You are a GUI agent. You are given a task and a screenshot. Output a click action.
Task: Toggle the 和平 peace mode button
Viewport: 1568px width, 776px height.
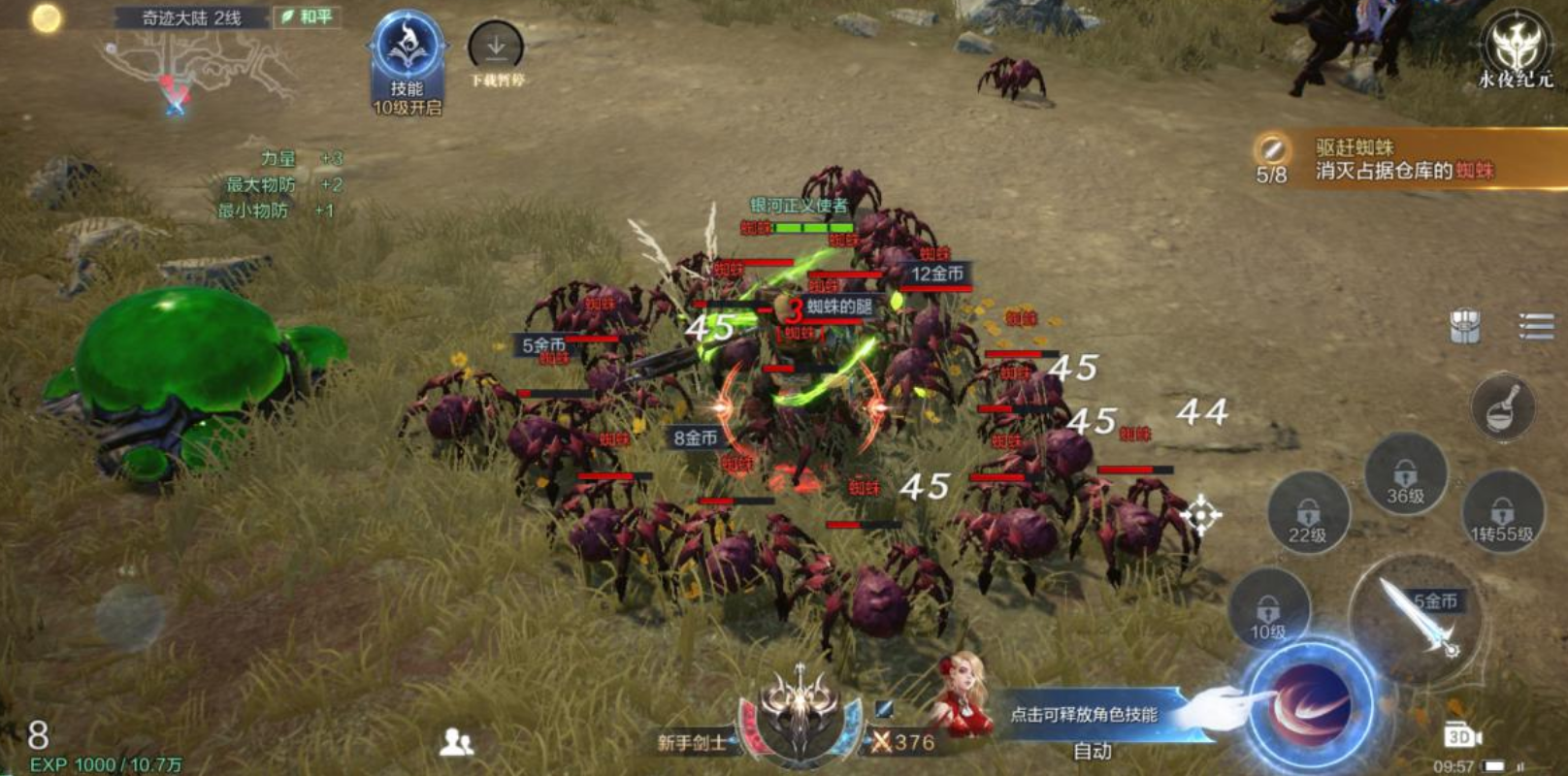click(308, 16)
